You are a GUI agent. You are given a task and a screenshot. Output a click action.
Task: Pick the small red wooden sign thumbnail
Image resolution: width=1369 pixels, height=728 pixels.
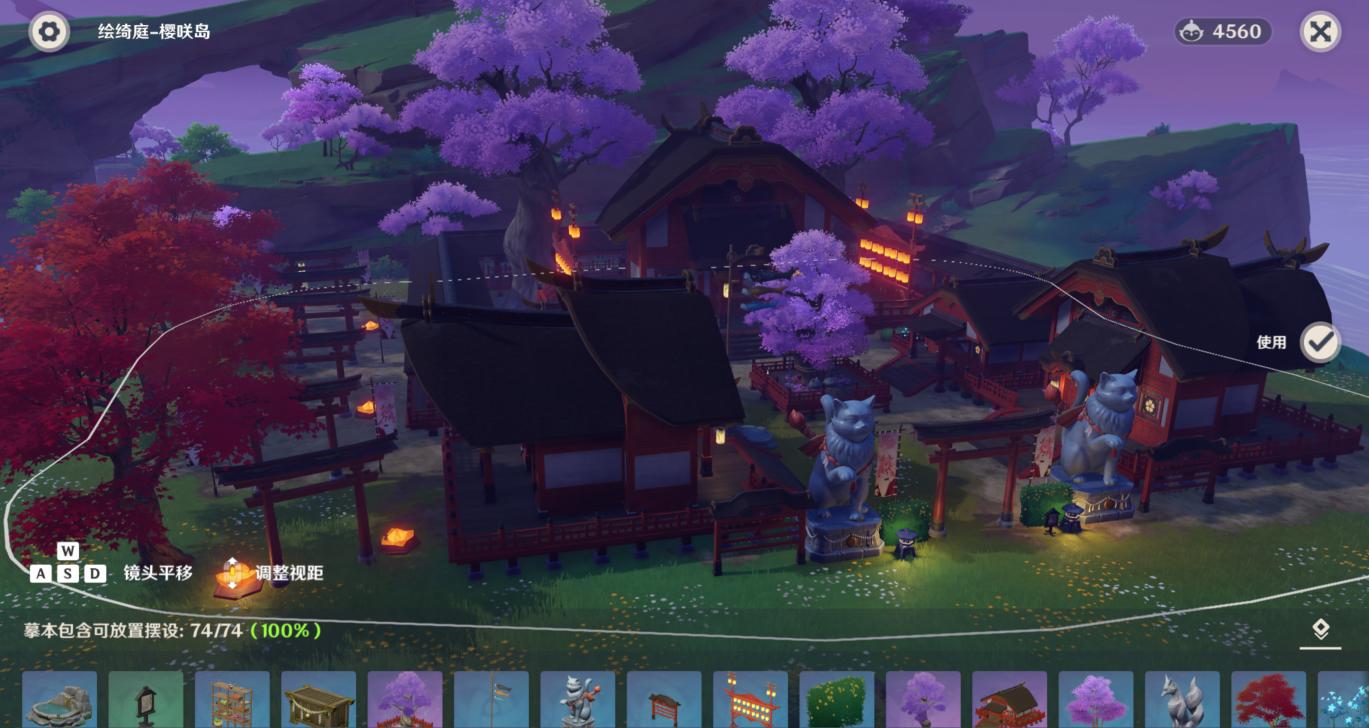[x=664, y=700]
